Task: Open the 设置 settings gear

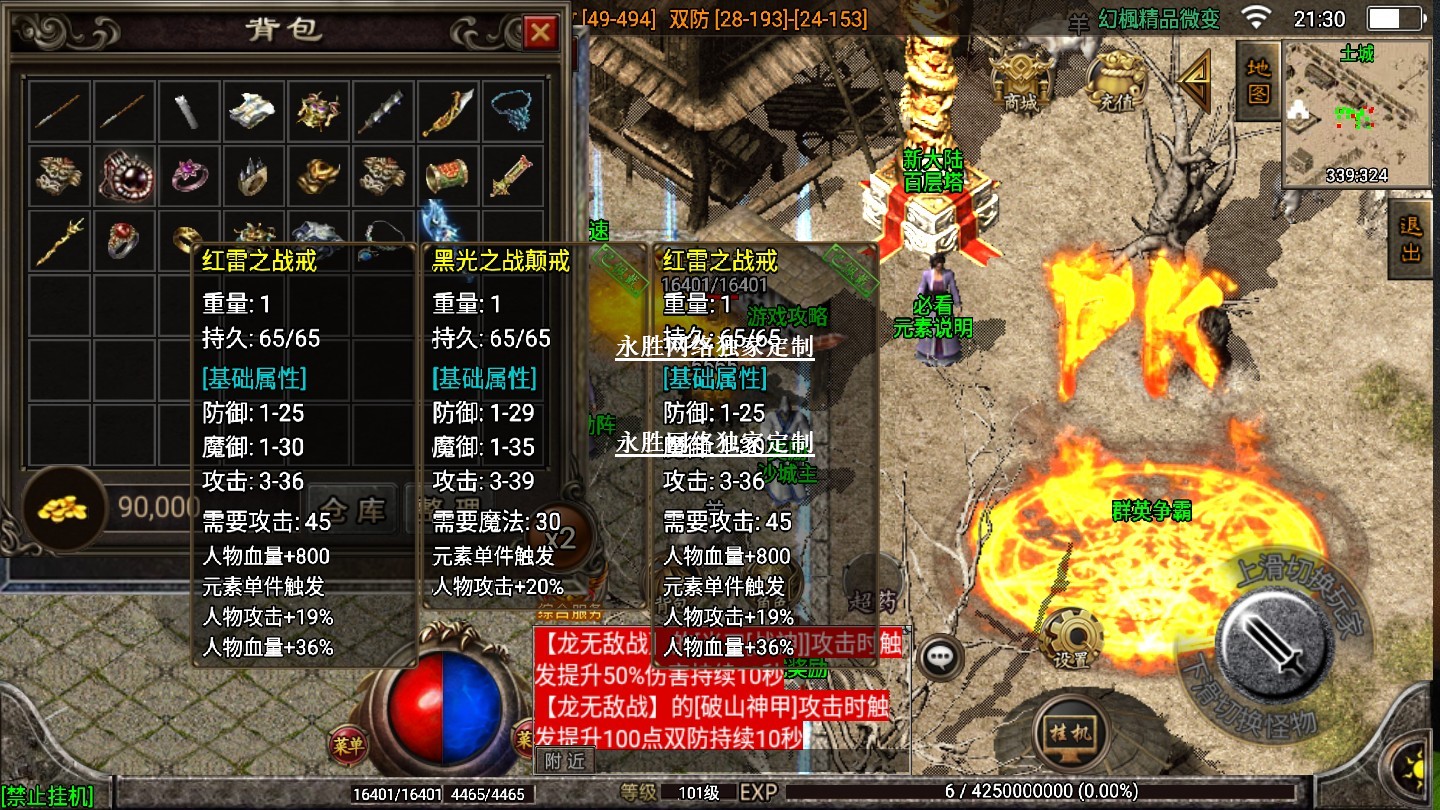Action: [1071, 636]
